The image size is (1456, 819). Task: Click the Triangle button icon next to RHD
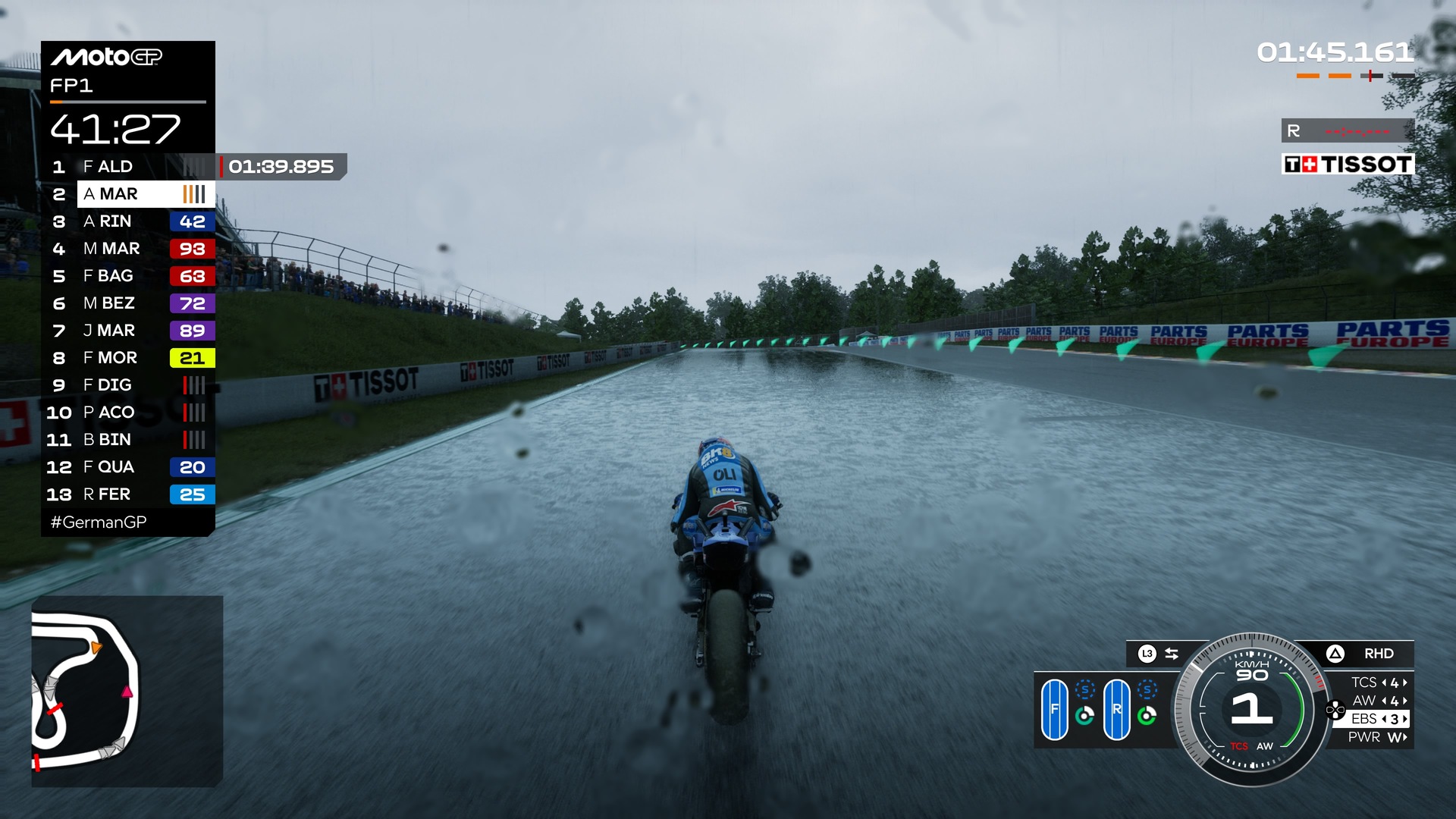1335,653
